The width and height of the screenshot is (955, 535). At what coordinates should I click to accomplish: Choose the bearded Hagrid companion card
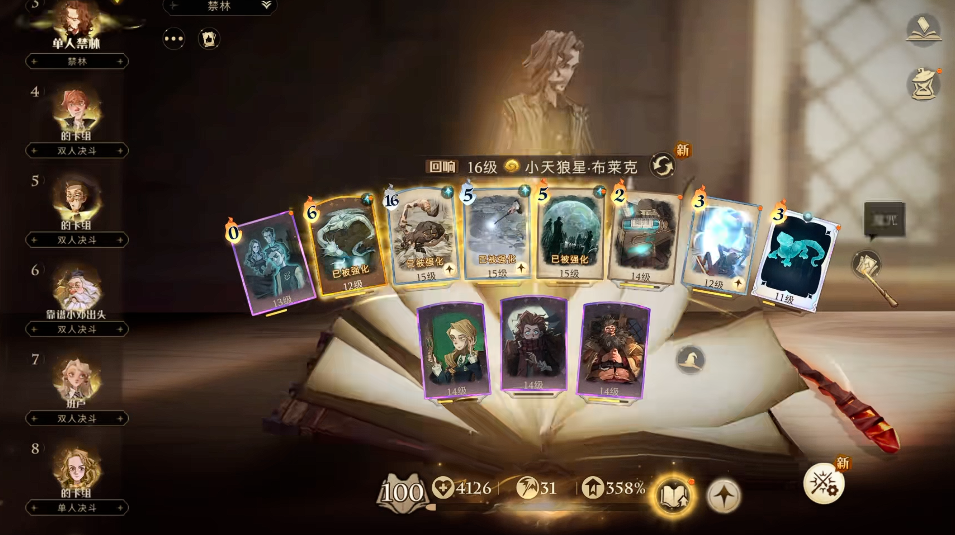(613, 348)
